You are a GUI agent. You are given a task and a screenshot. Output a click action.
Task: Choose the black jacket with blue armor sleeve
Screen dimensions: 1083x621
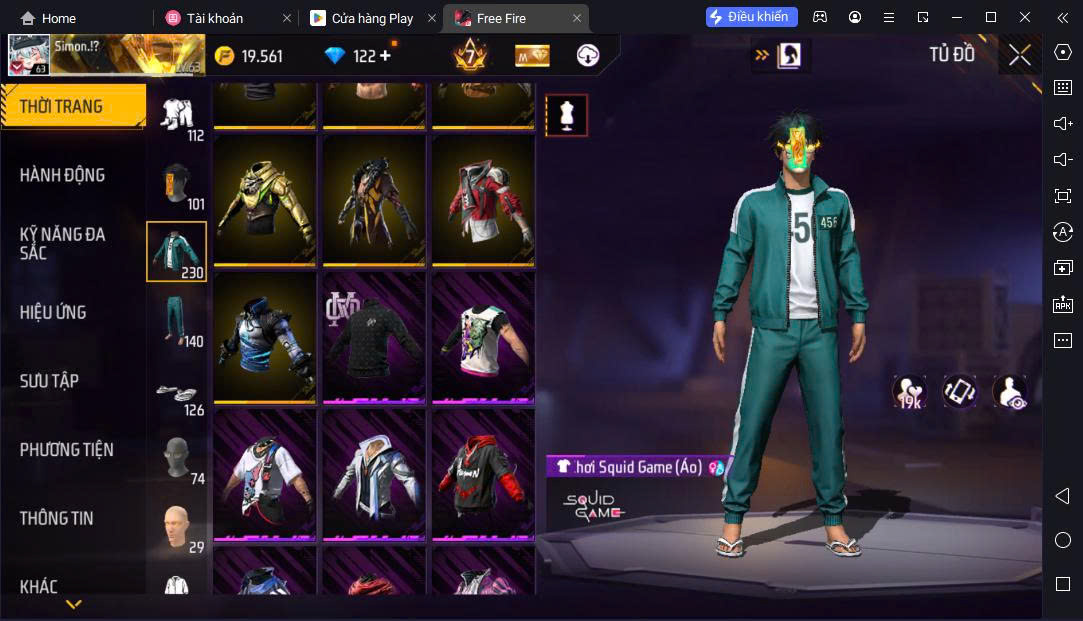coord(265,338)
